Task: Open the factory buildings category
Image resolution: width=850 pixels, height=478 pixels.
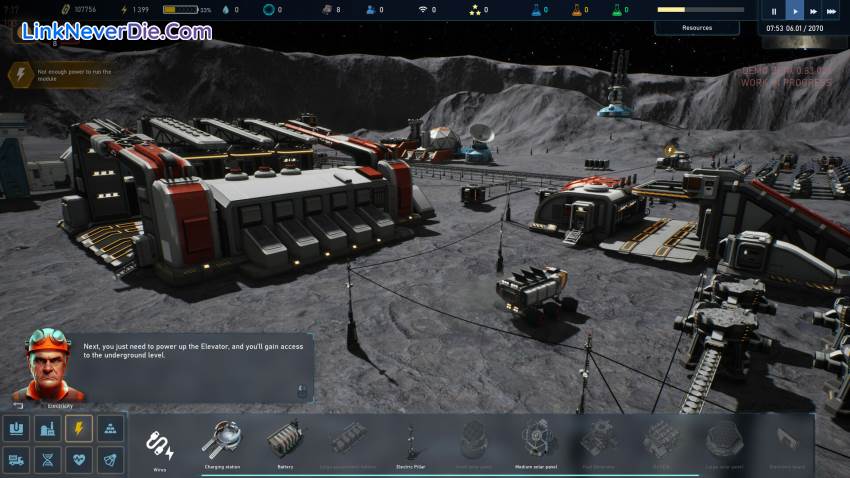Action: (46, 429)
